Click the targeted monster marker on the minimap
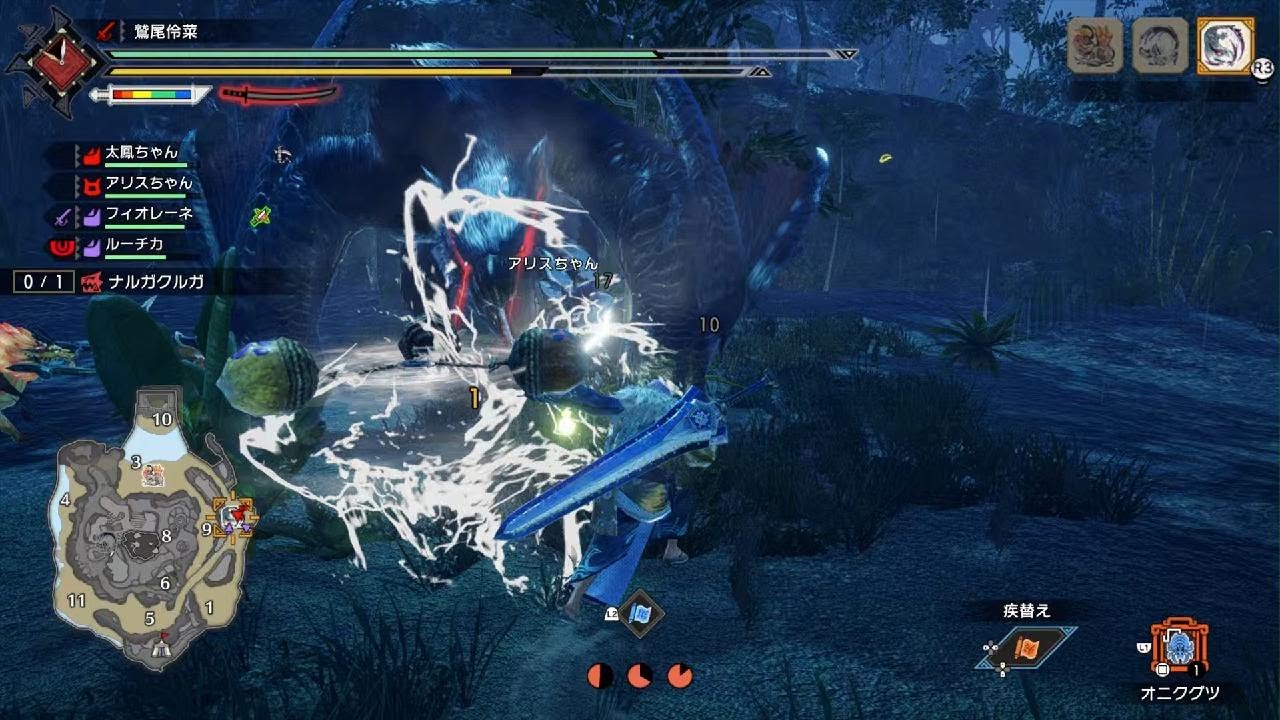 pyautogui.click(x=236, y=515)
